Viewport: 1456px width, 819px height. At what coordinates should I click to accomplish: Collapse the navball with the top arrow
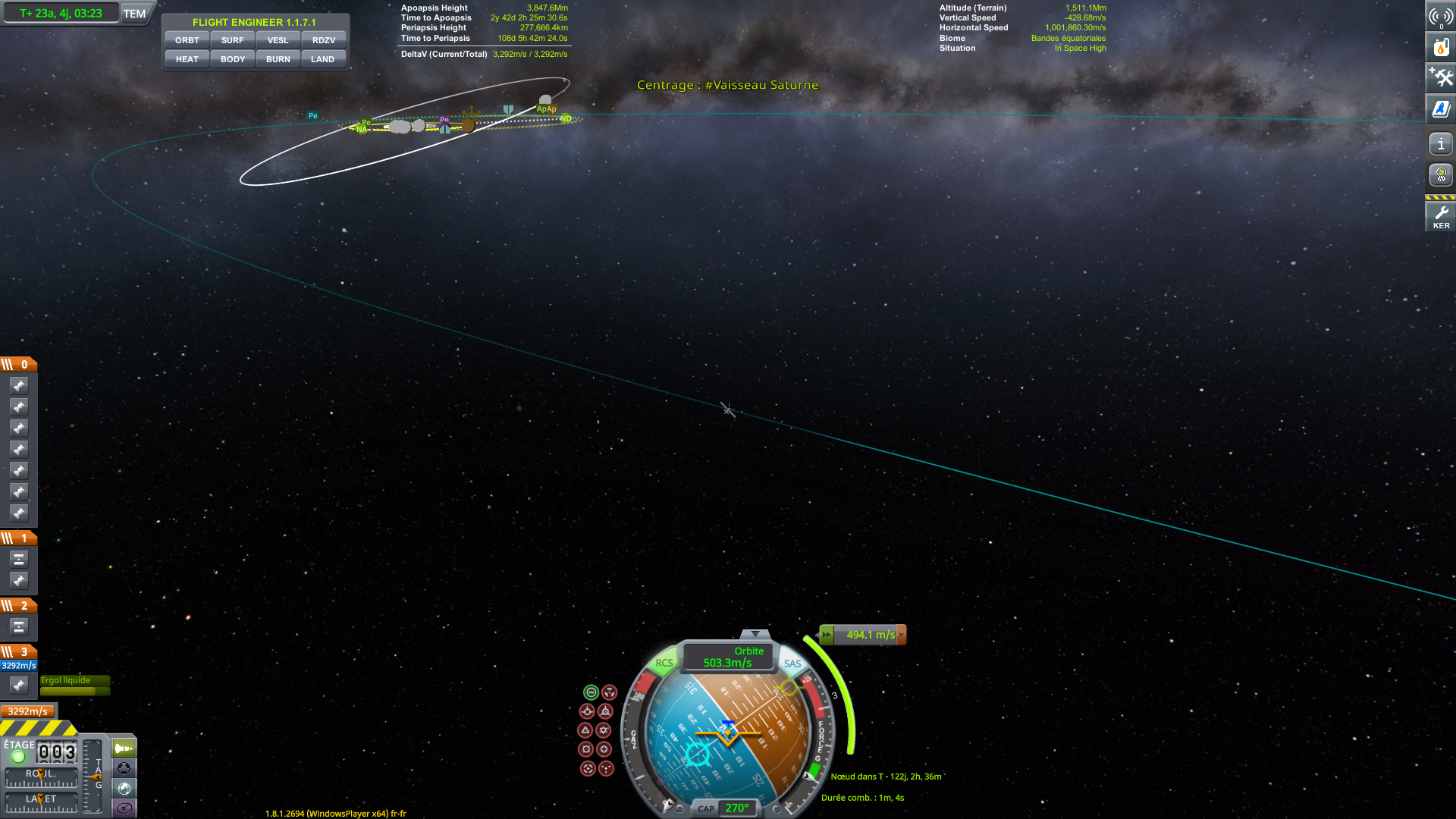tap(755, 634)
